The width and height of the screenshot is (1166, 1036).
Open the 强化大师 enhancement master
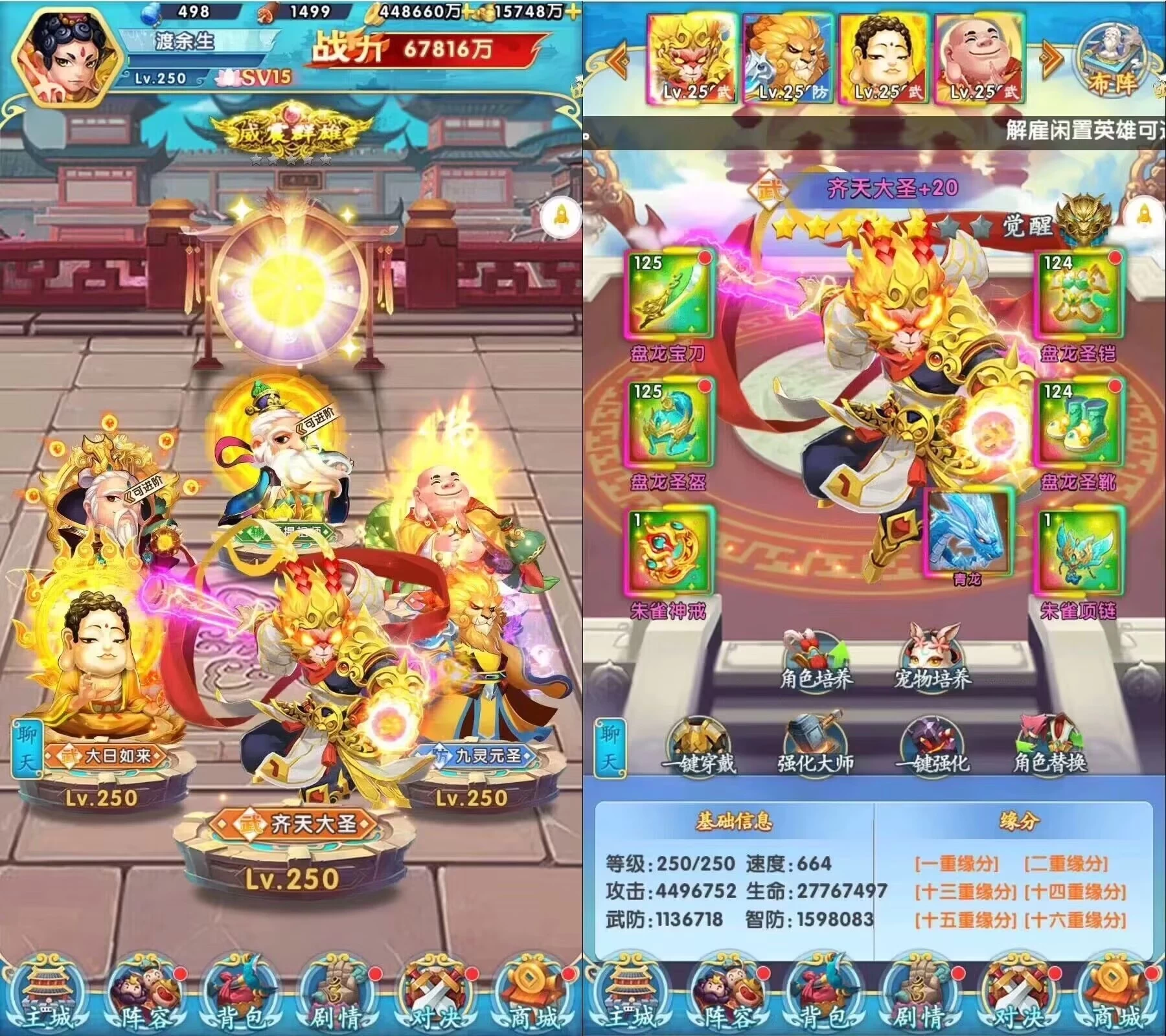coord(815,745)
